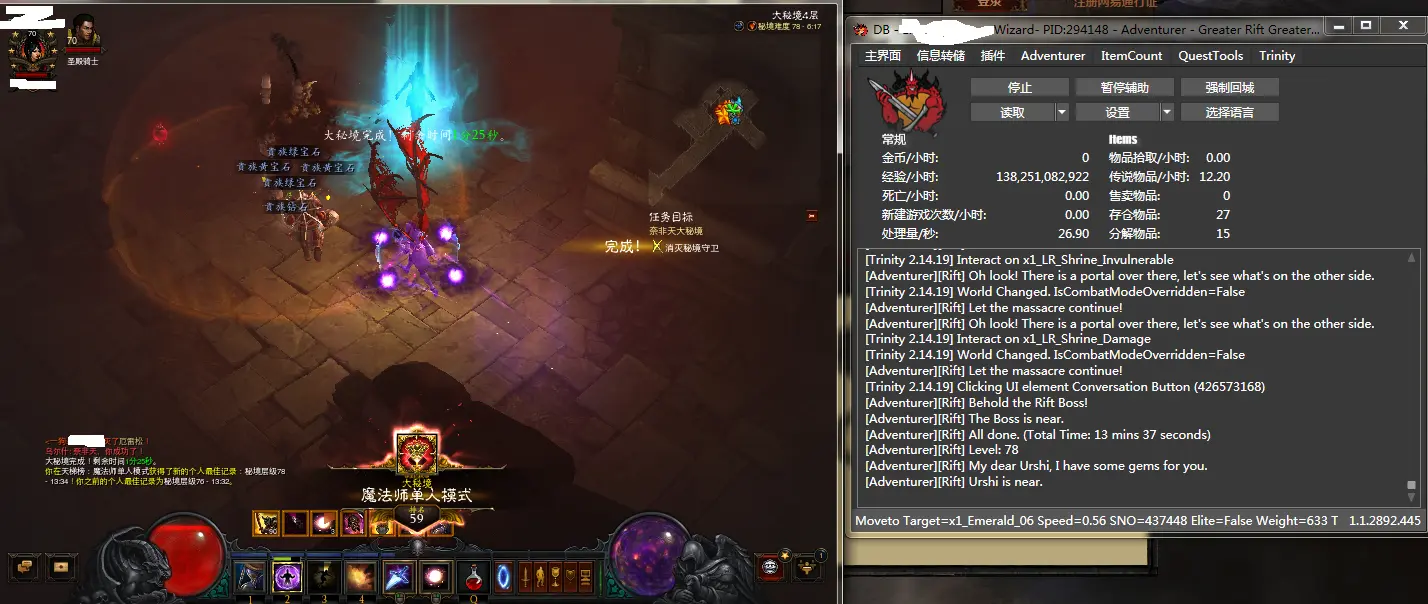Show the Trinity tab
The height and width of the screenshot is (604, 1428).
[x=1277, y=56]
